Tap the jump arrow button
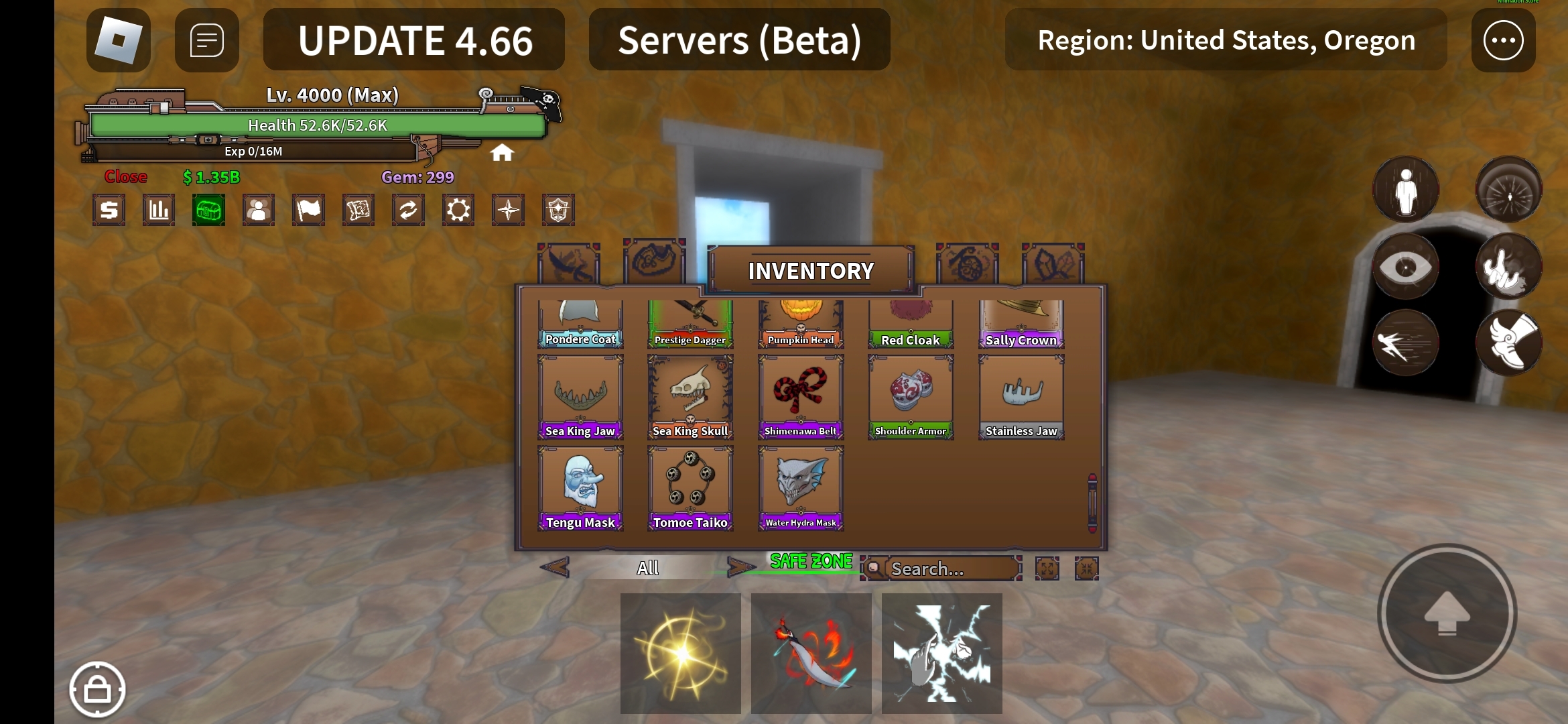This screenshot has height=724, width=1568. (1447, 613)
